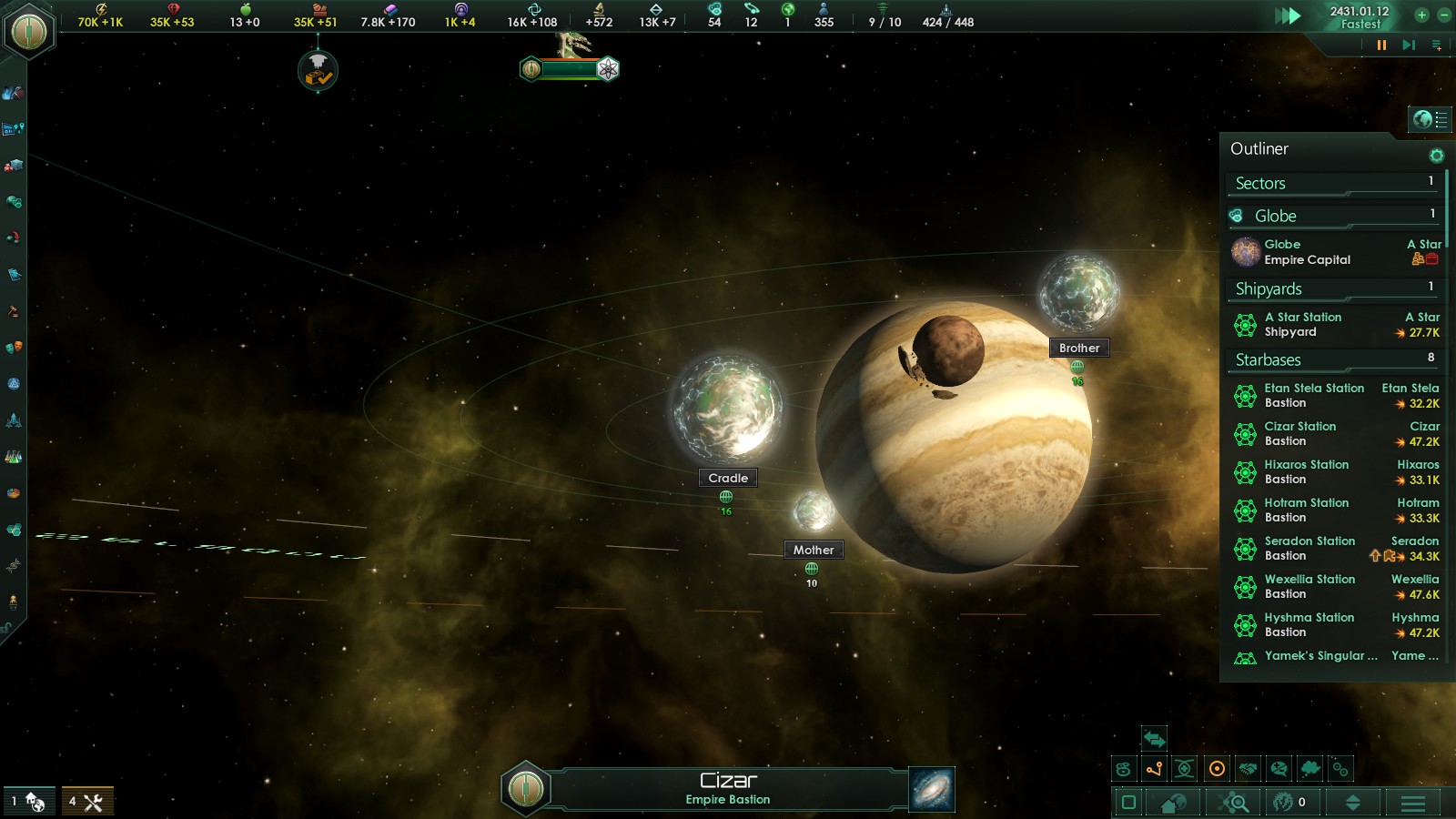Open the system search magnifier button
This screenshot has width=1456, height=819.
pos(1235,803)
